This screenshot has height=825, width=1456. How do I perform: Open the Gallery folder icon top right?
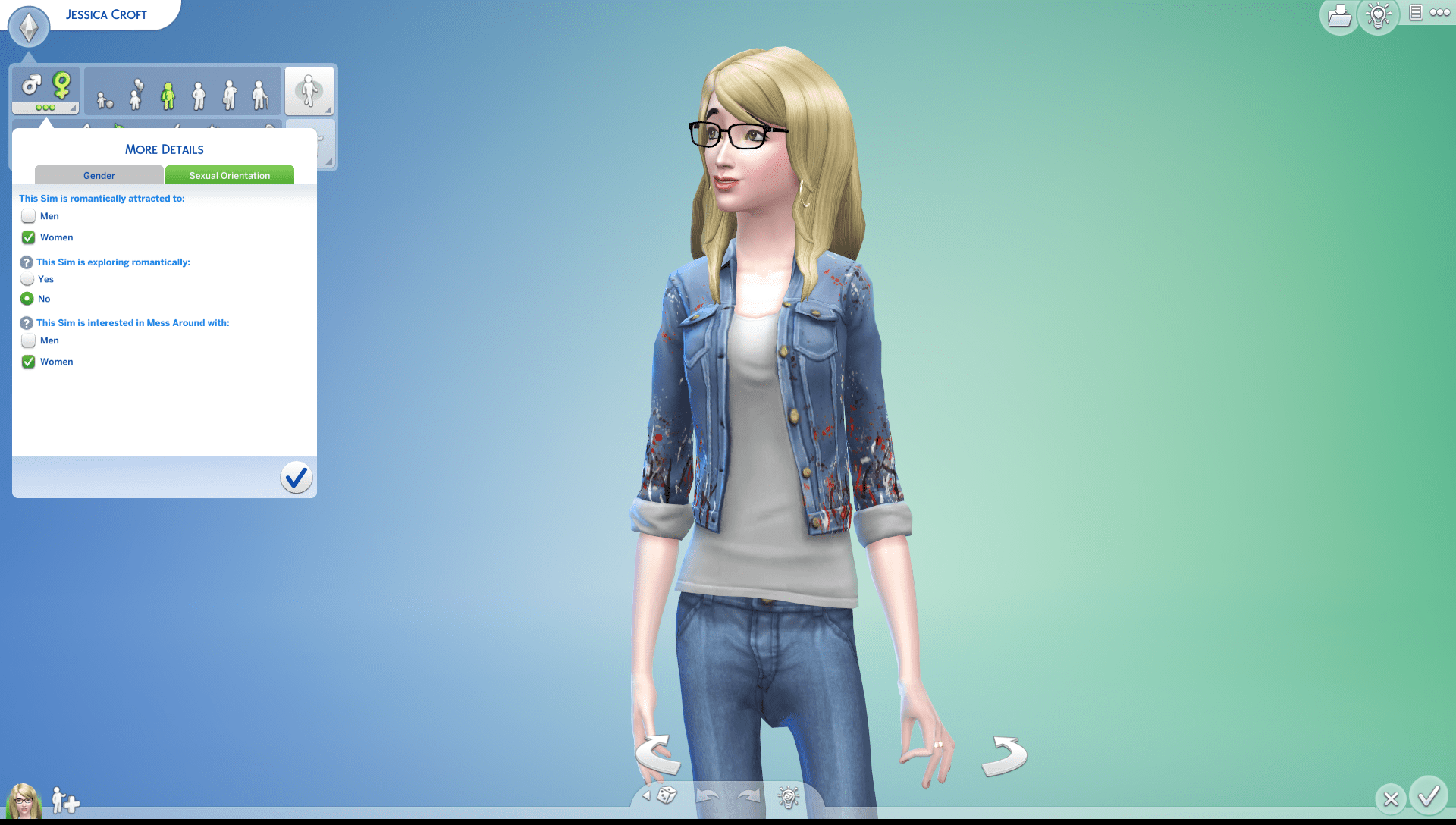click(1338, 15)
